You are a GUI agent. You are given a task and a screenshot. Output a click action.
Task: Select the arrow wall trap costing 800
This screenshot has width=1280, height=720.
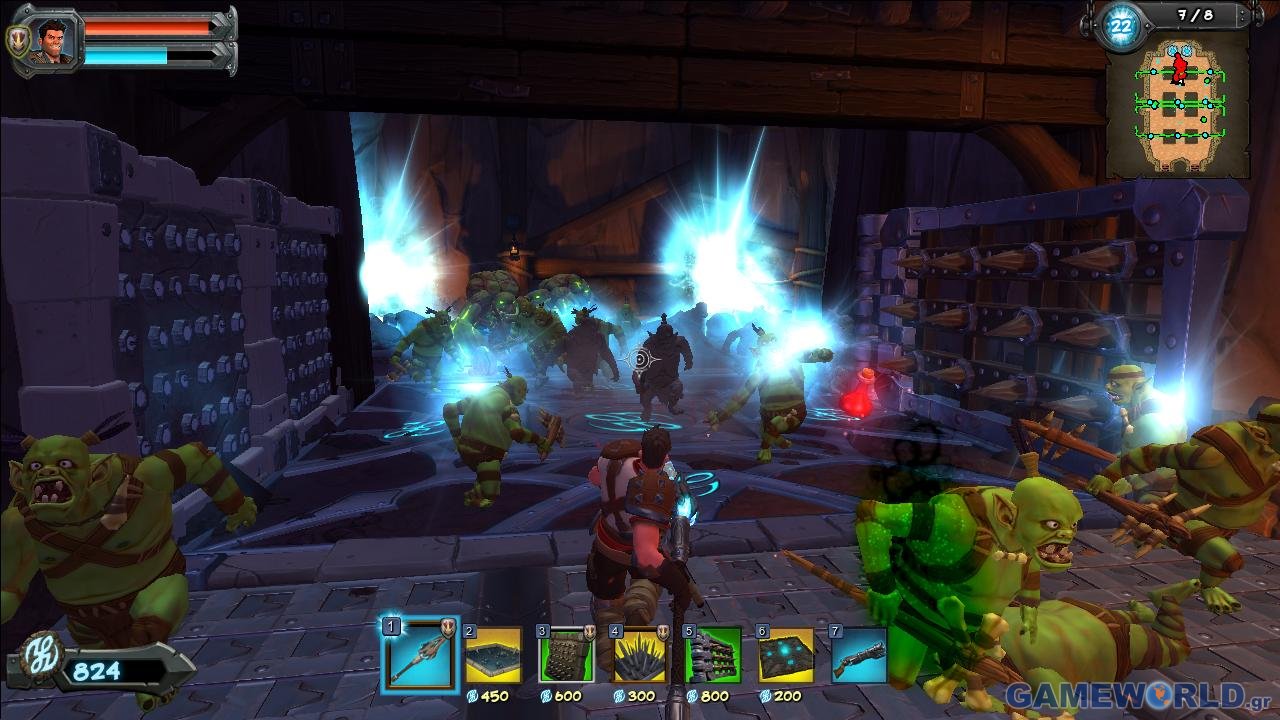pyautogui.click(x=713, y=655)
